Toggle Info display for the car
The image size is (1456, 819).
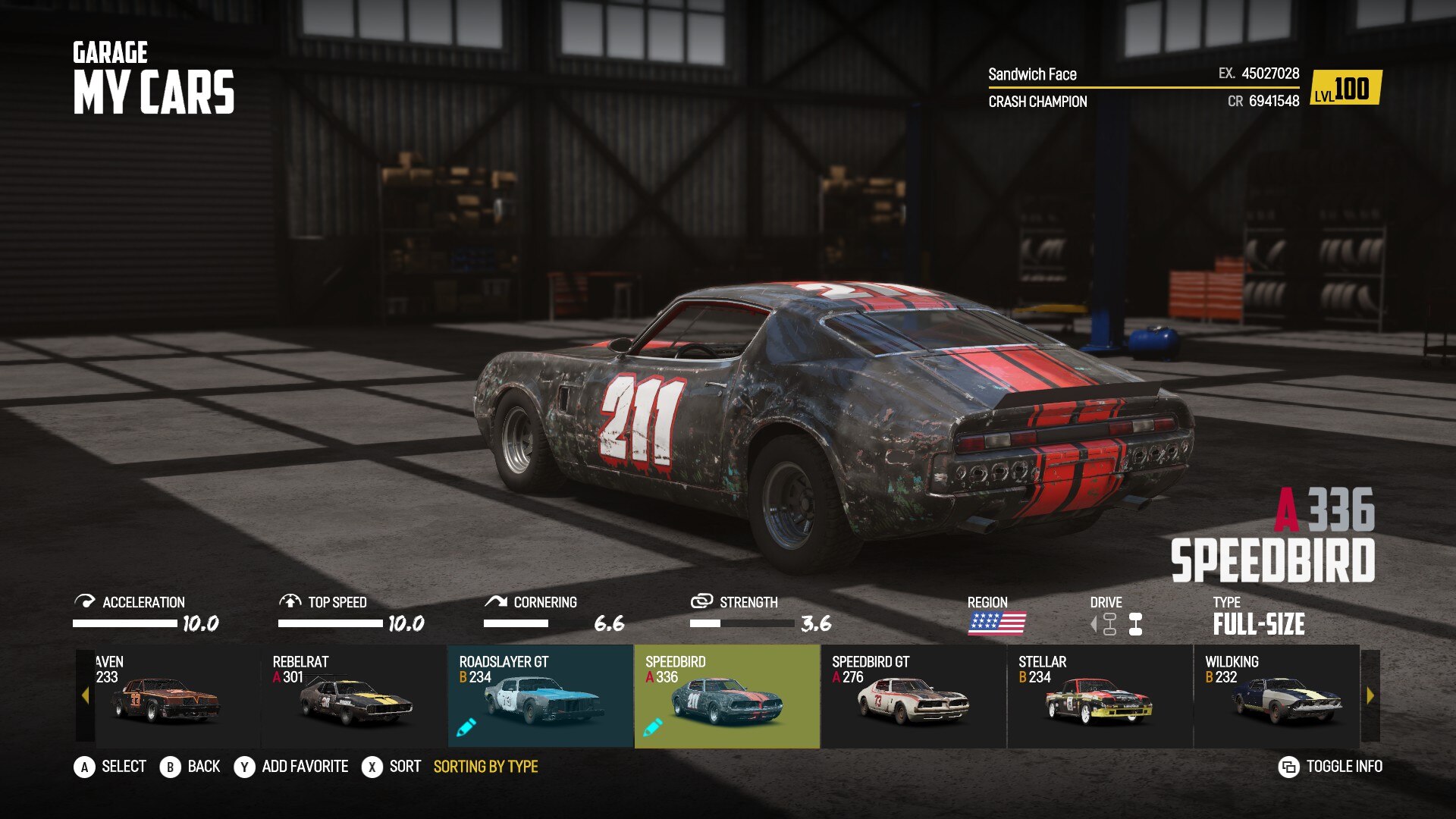click(1331, 767)
